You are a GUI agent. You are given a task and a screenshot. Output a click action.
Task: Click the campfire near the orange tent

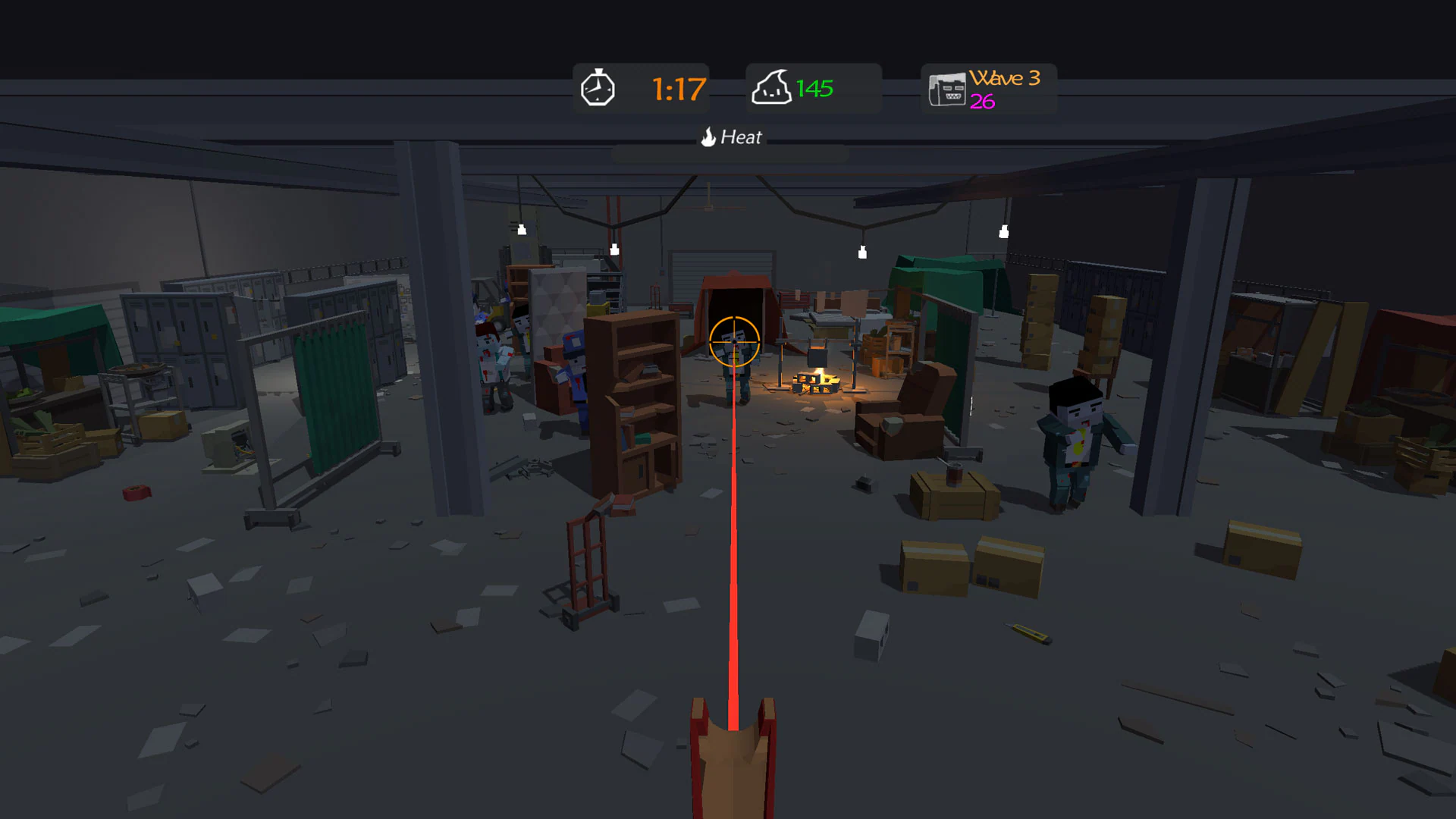[x=815, y=383]
